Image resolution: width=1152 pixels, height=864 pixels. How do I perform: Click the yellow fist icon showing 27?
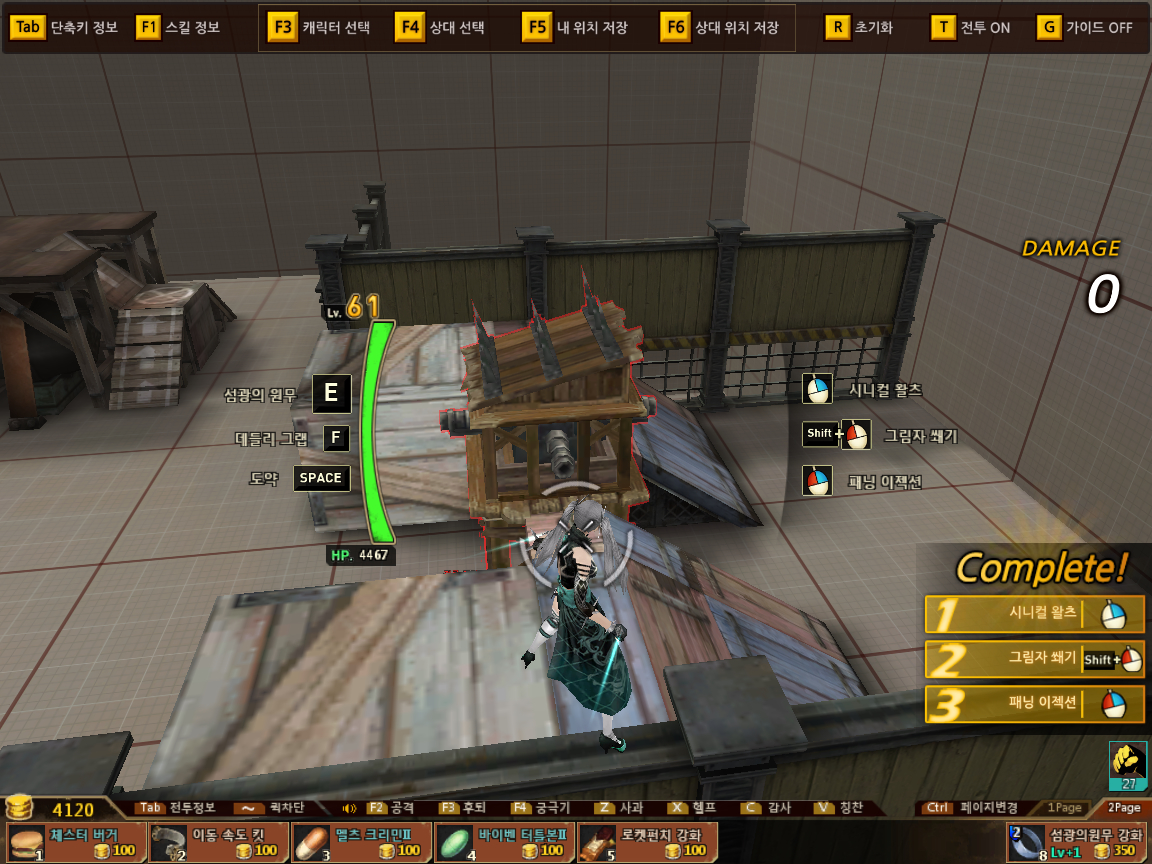tap(1128, 766)
